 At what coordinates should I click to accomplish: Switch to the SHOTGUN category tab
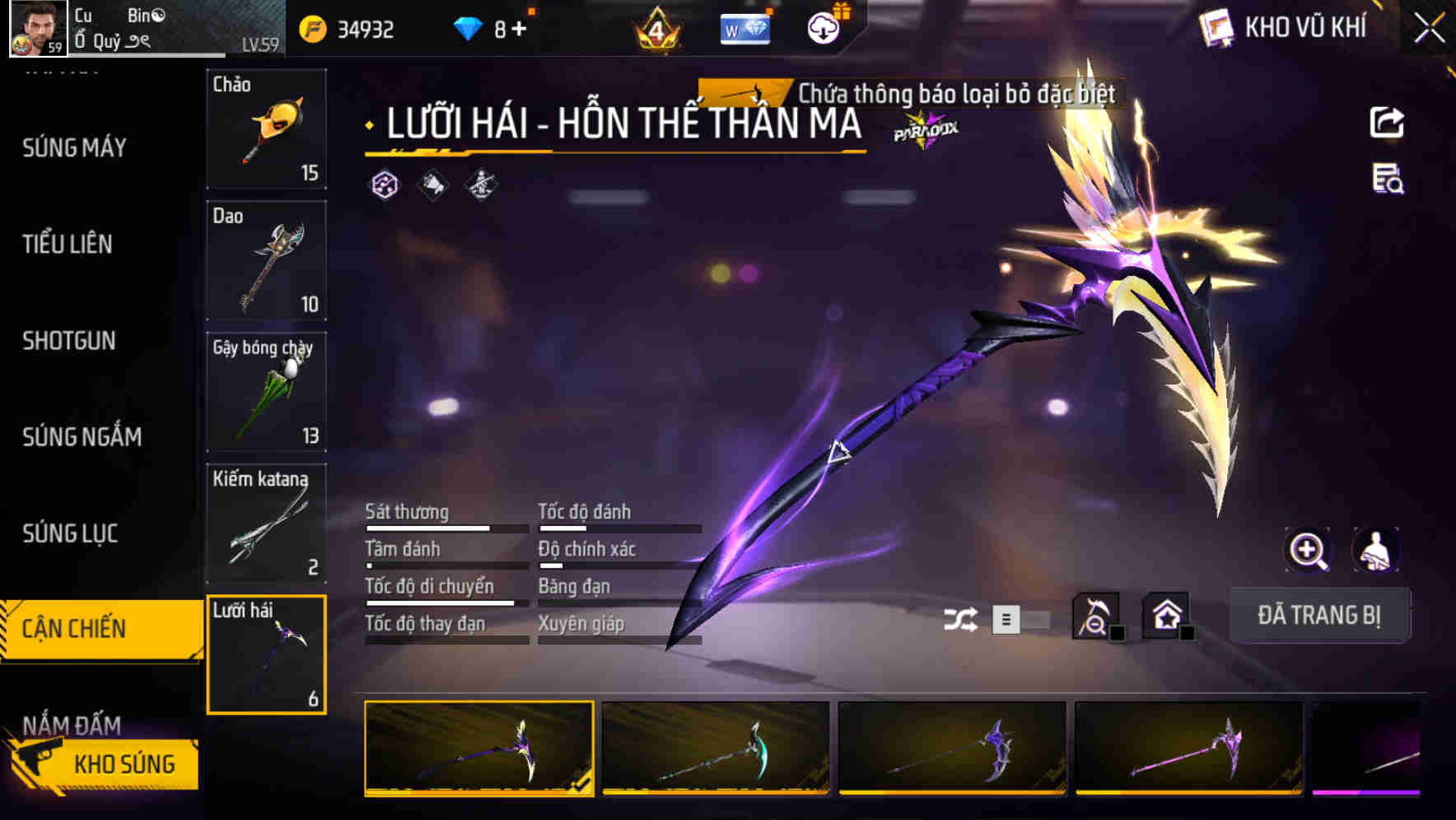point(70,341)
